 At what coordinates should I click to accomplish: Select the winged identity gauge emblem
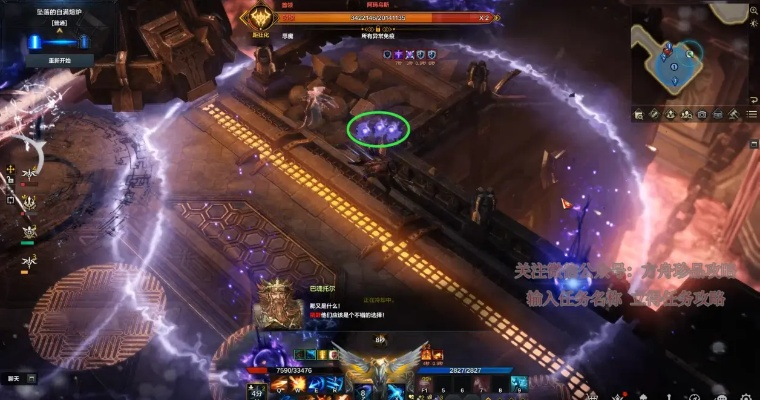[x=379, y=364]
